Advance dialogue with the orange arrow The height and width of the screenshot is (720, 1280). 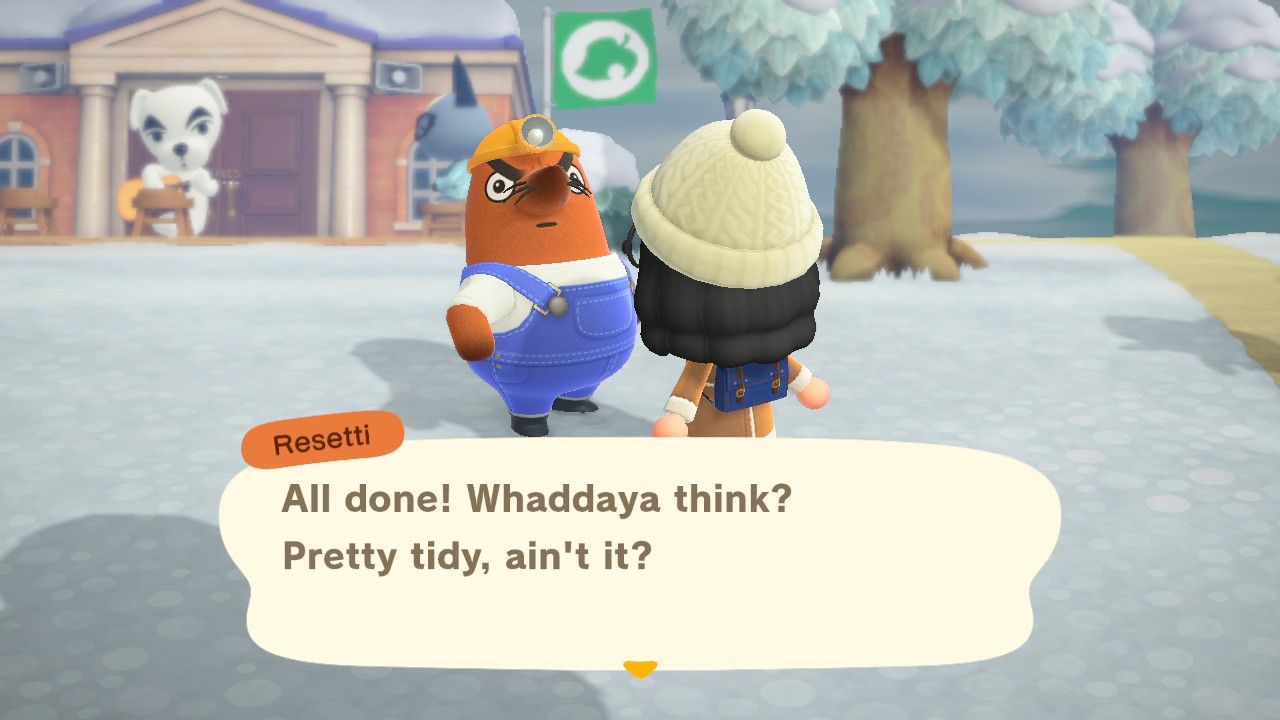point(639,668)
